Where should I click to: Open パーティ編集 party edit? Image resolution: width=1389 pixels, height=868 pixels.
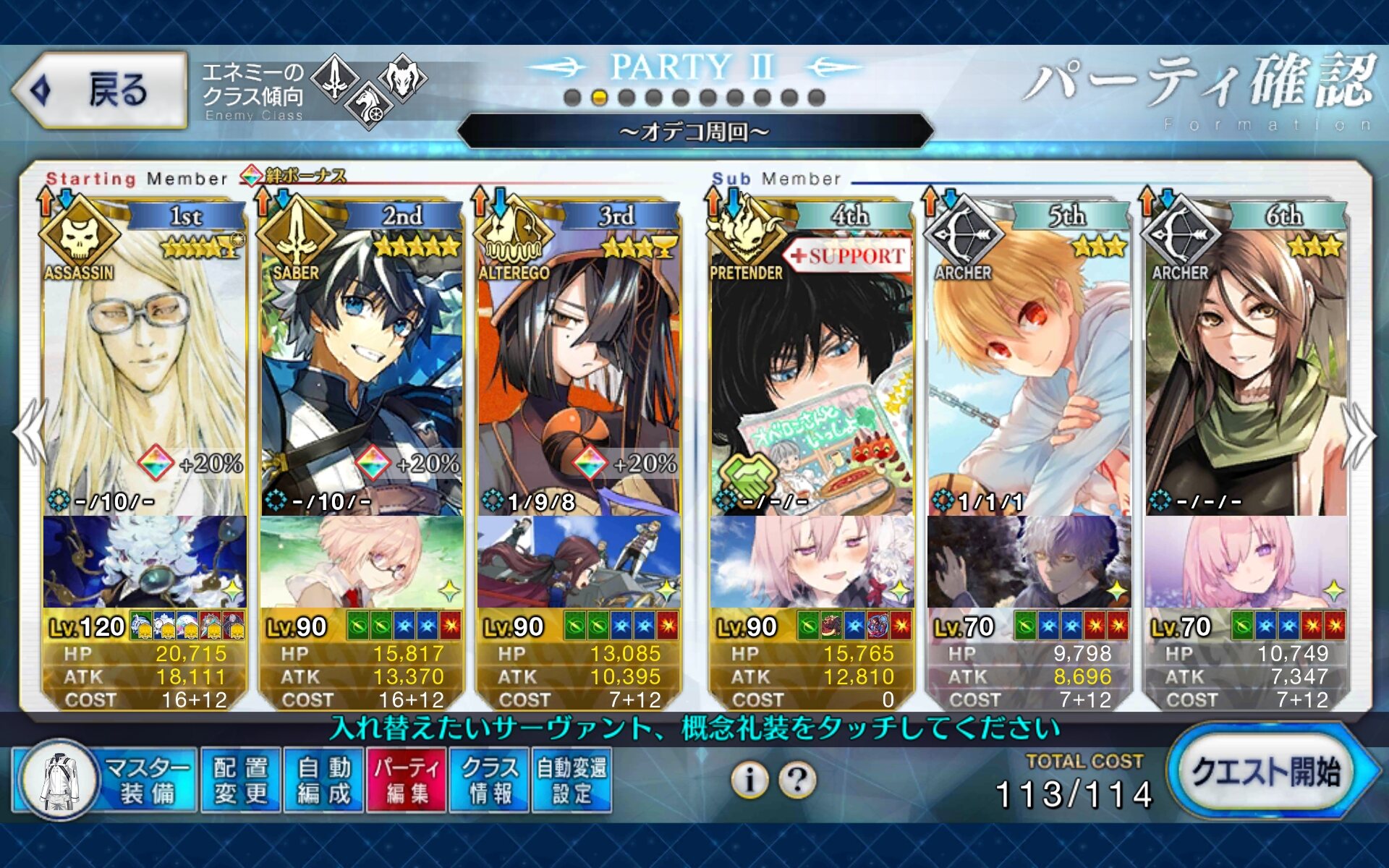click(407, 781)
